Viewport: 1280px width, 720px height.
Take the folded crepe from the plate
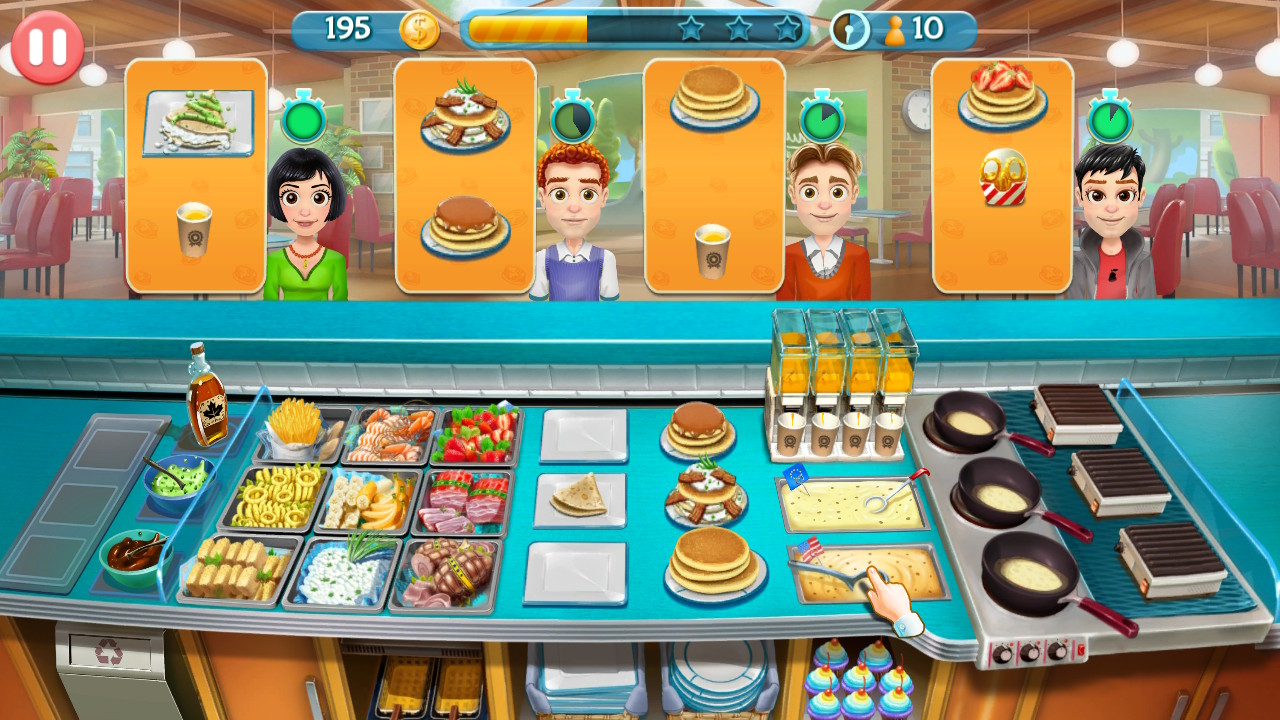tap(581, 495)
